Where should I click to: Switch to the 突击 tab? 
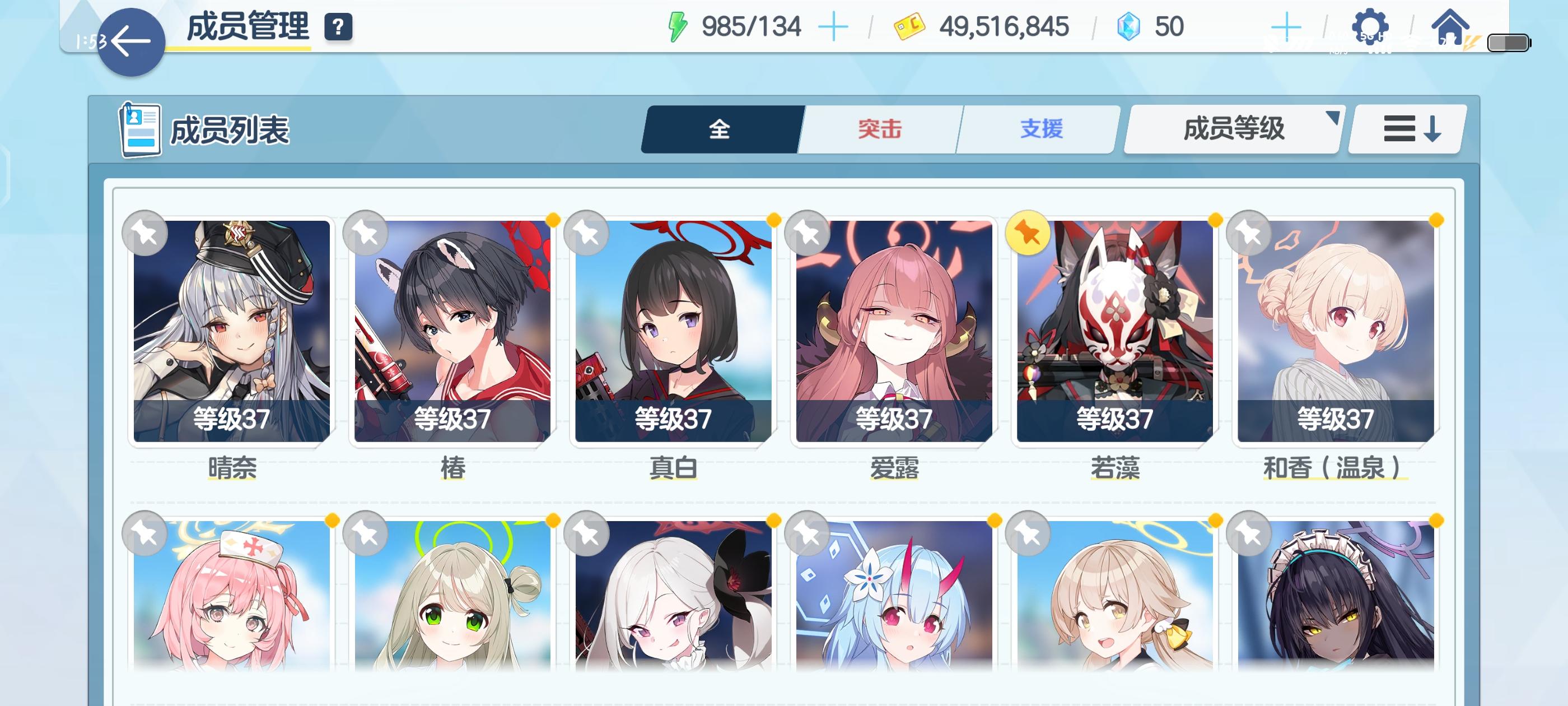pos(881,129)
